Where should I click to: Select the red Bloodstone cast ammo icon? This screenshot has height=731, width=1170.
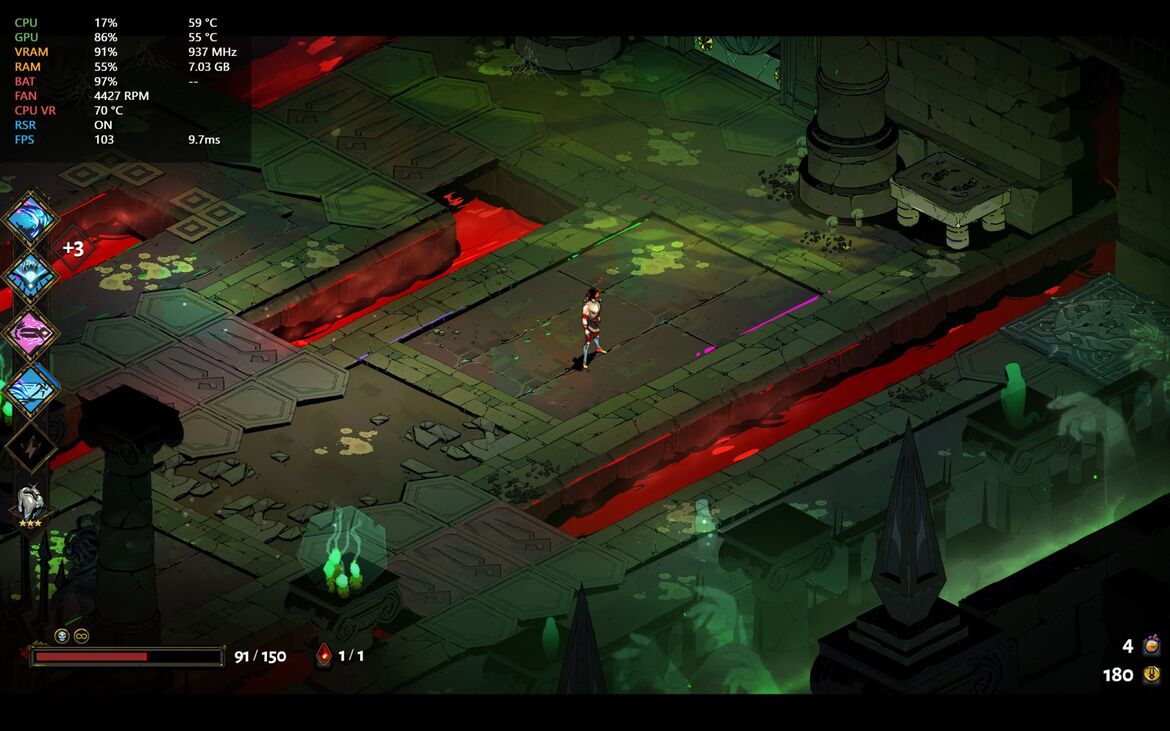point(324,656)
